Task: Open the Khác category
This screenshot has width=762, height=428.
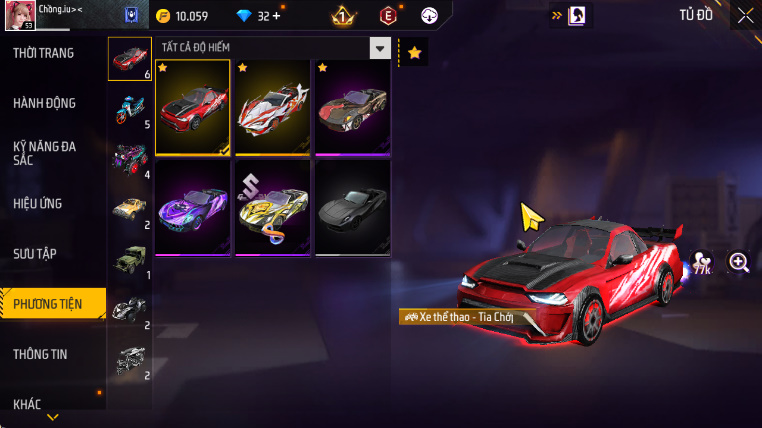Action: click(x=28, y=404)
